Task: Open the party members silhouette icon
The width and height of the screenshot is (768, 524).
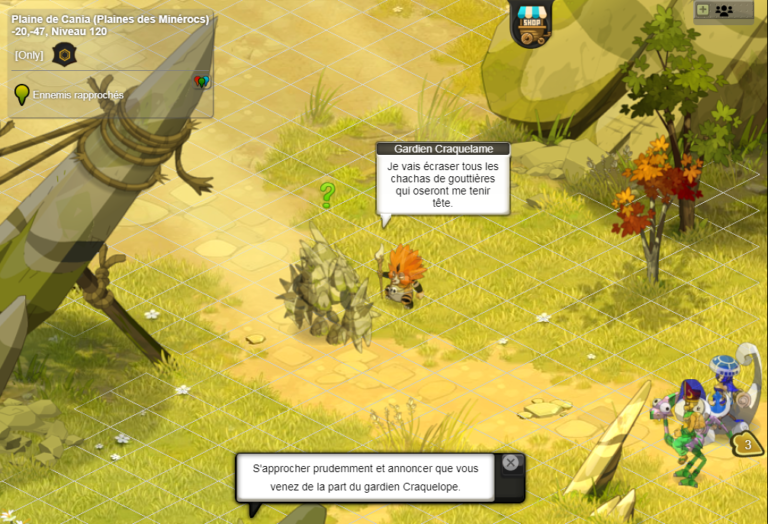Action: coord(724,10)
